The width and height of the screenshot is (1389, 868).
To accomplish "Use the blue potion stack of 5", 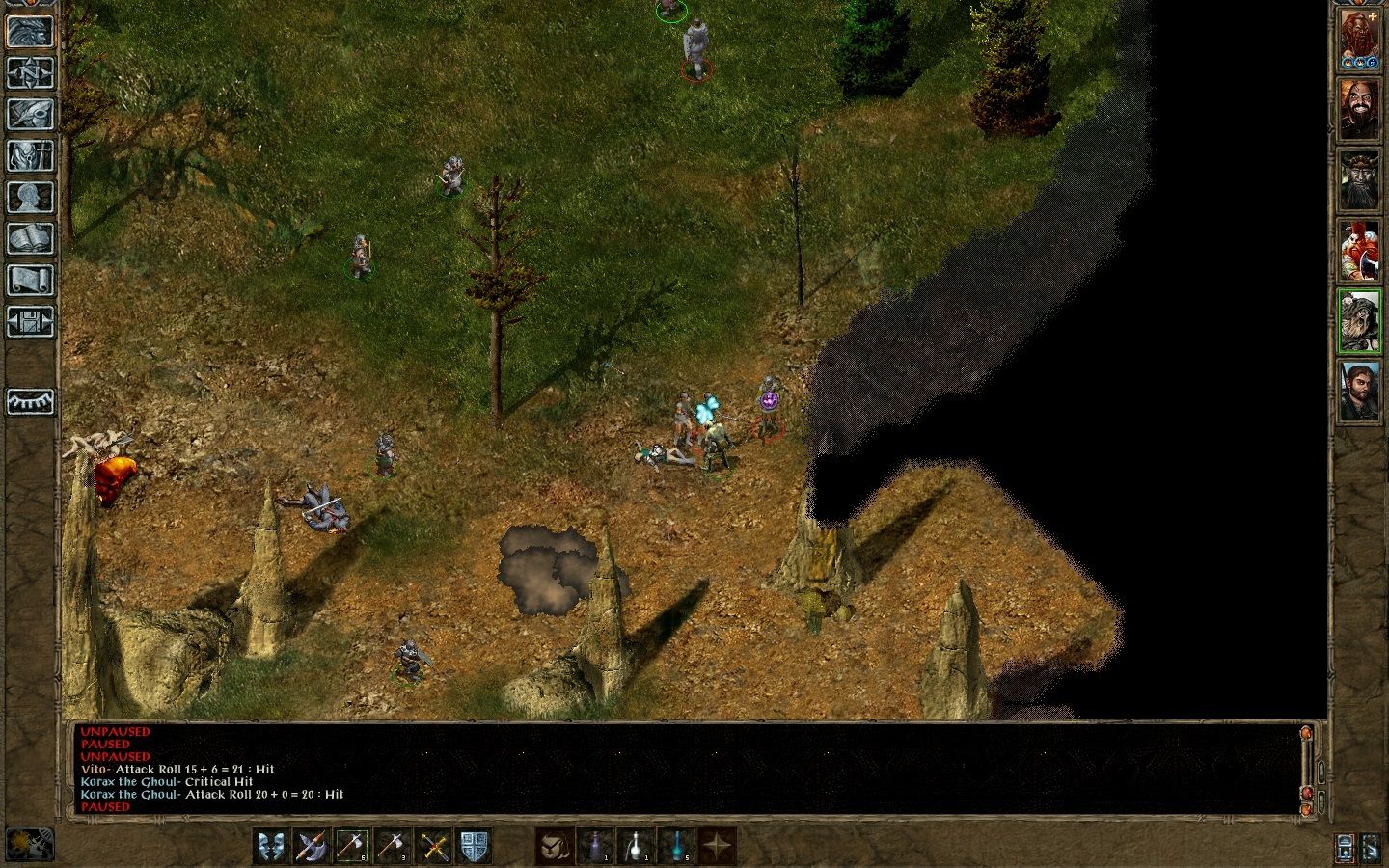I will pyautogui.click(x=675, y=846).
